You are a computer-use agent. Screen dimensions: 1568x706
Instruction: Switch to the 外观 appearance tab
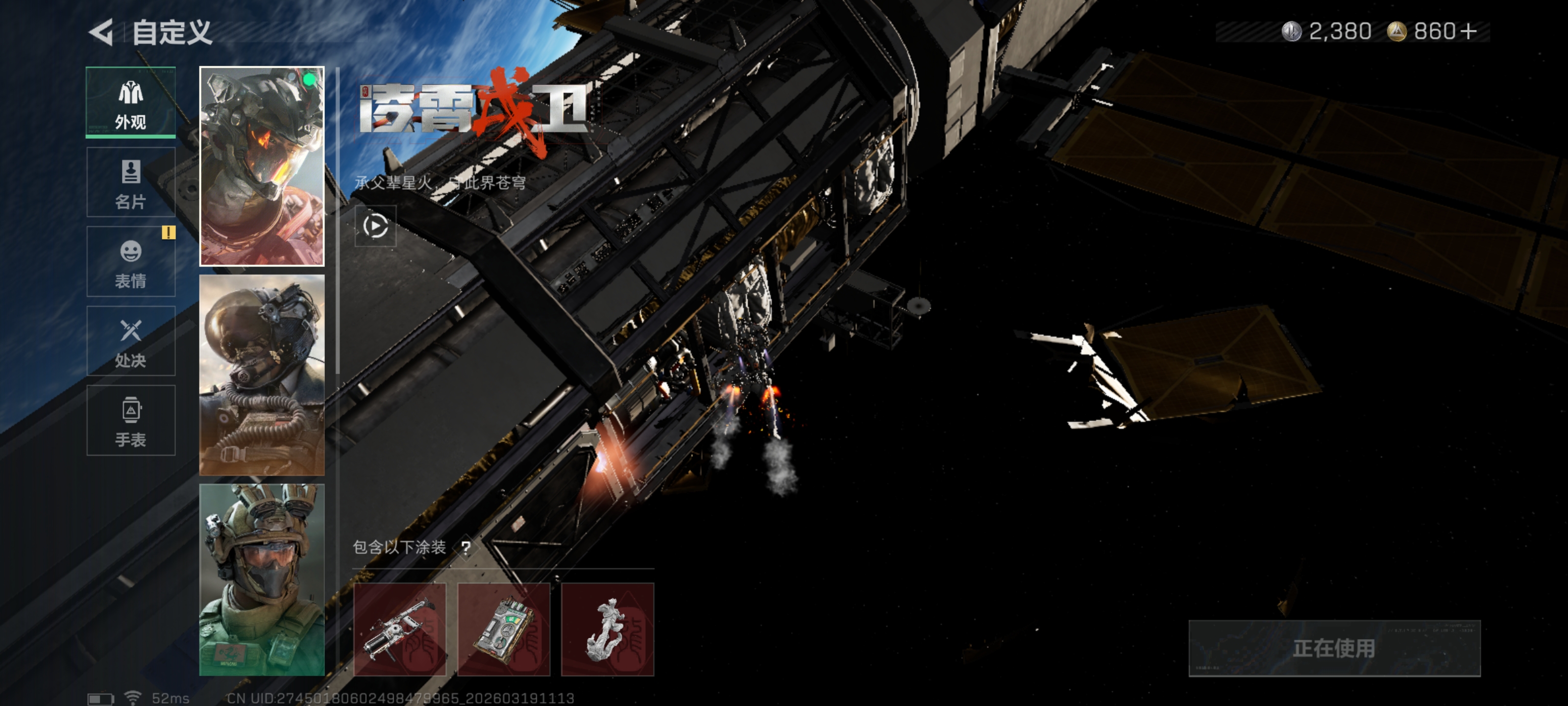(131, 102)
